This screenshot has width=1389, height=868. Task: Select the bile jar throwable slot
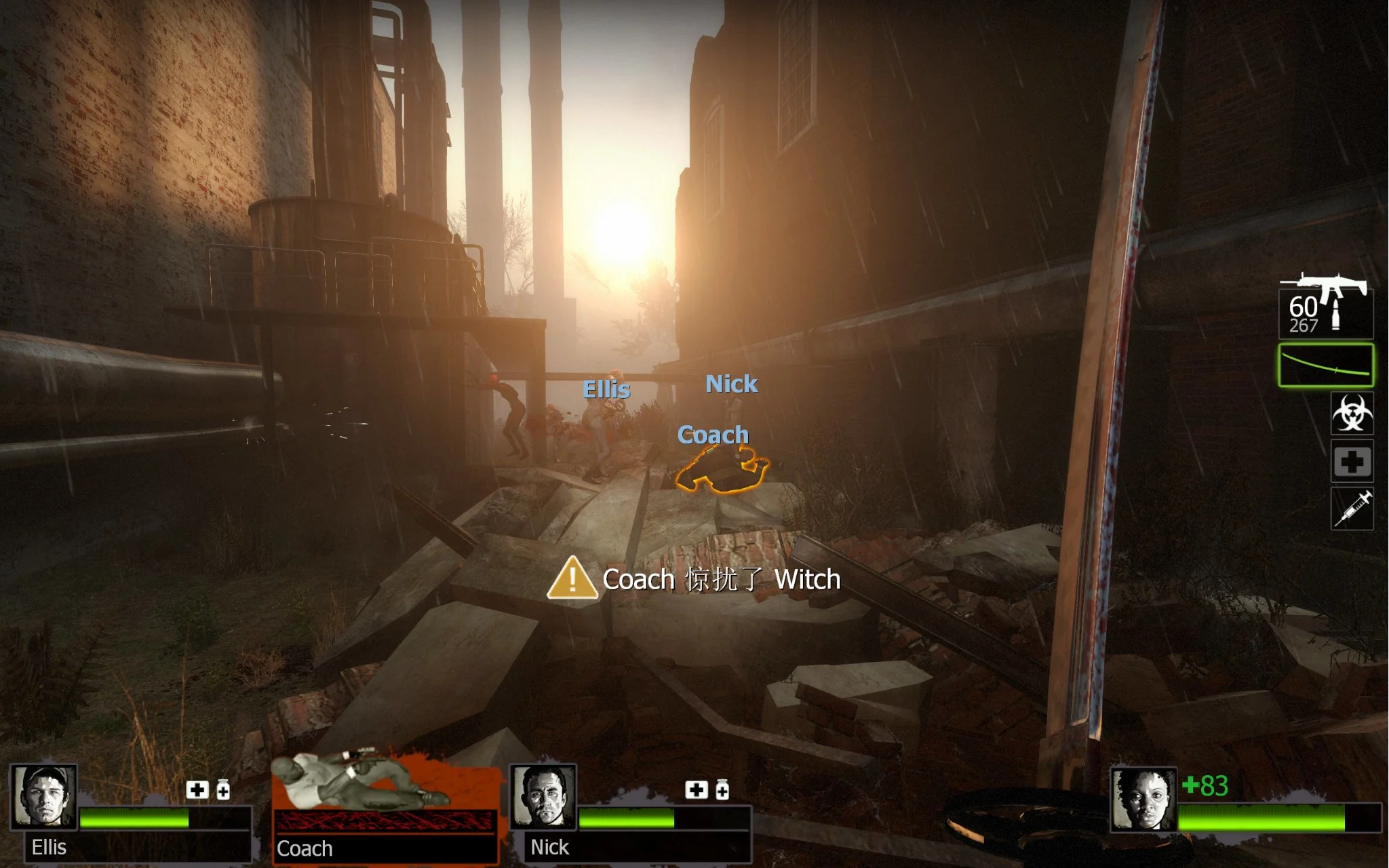(x=1352, y=413)
